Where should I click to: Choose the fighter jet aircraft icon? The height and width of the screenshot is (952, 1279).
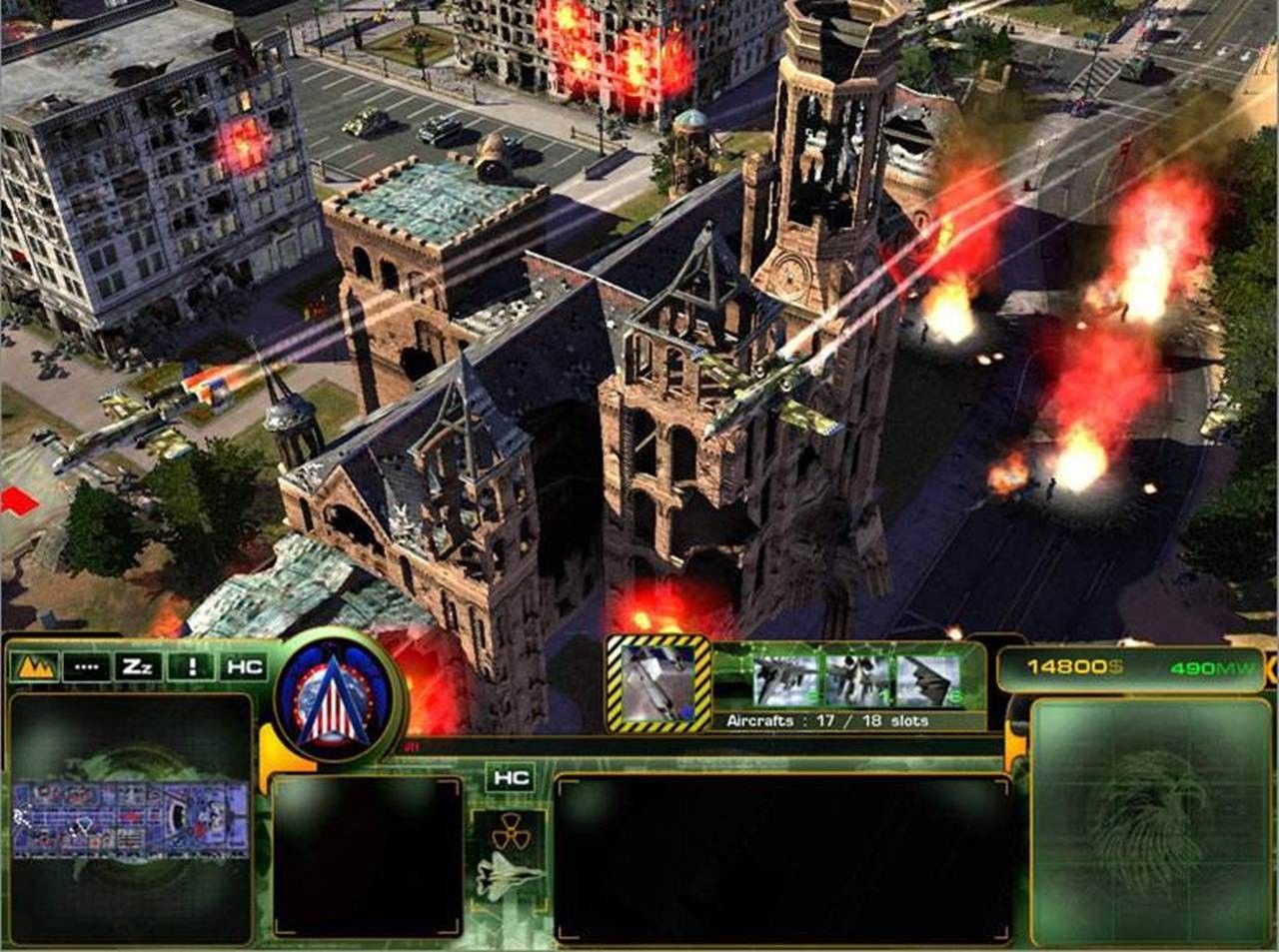click(784, 681)
